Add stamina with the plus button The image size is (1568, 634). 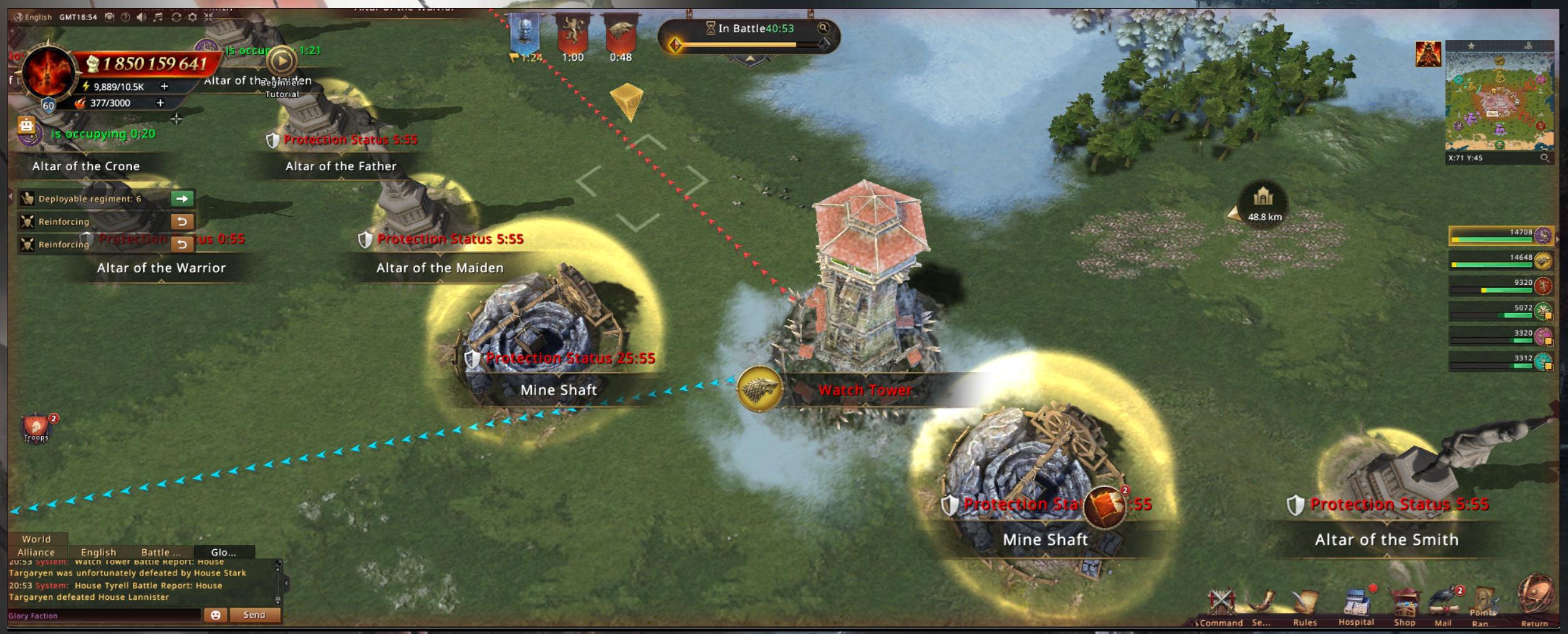pos(165,87)
